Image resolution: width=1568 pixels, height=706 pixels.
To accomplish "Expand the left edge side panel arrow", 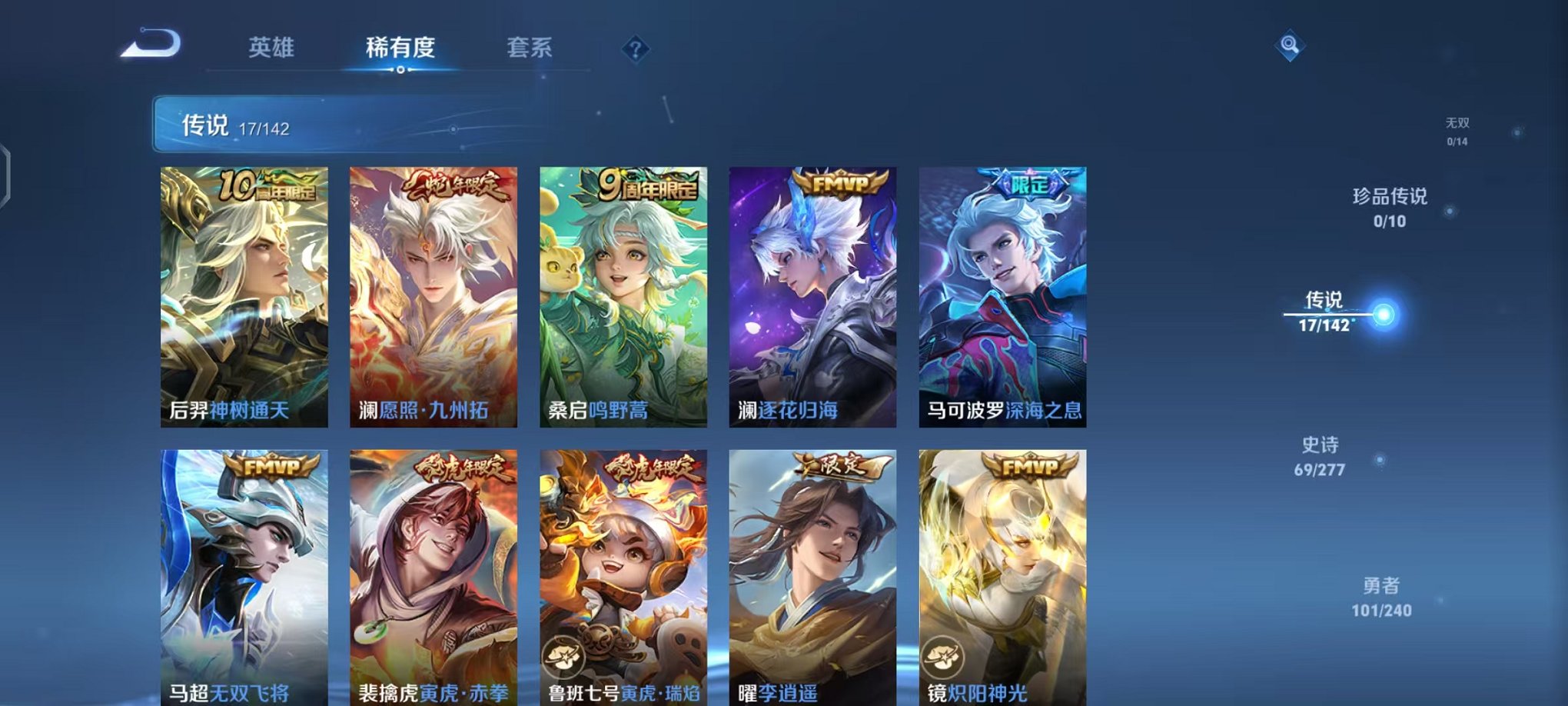I will pos(8,172).
